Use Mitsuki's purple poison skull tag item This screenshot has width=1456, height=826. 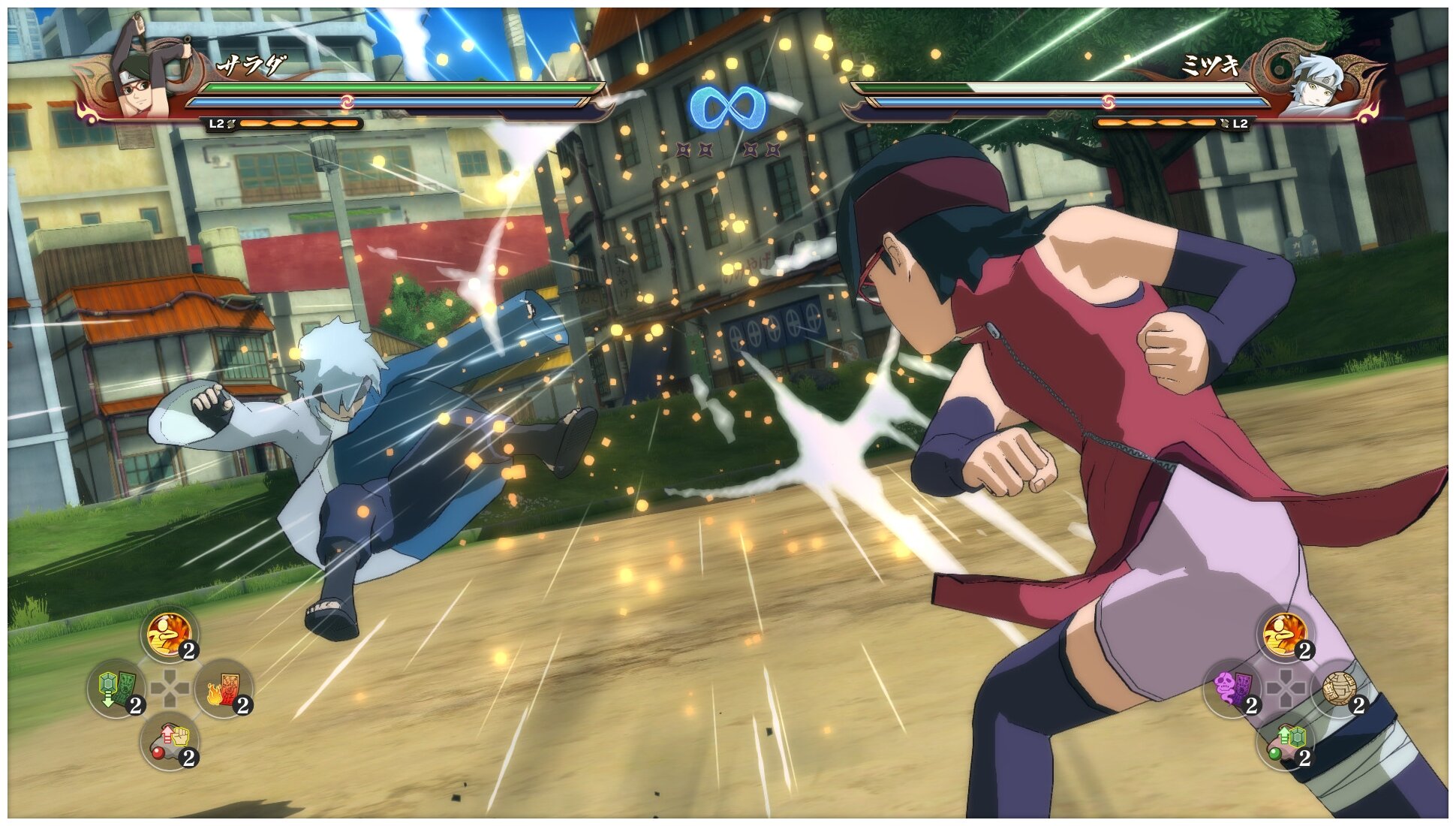click(1232, 689)
